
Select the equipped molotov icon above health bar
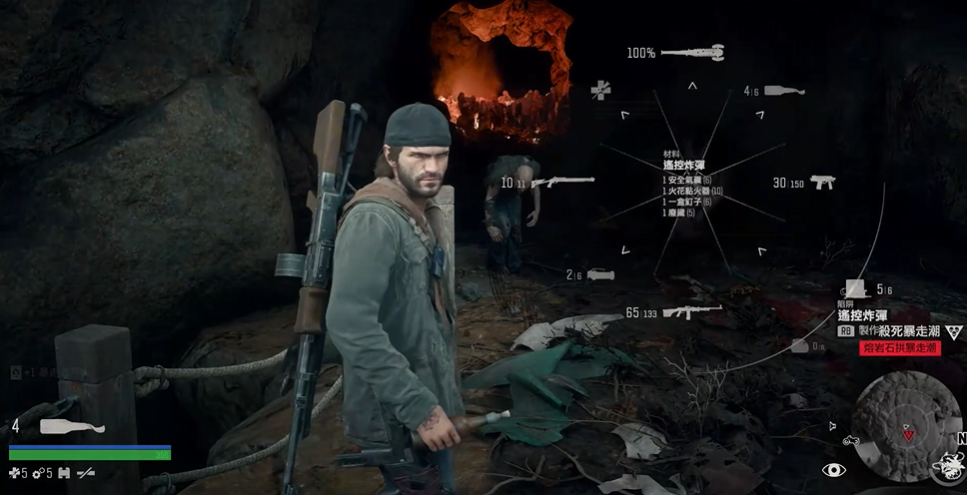coord(72,427)
